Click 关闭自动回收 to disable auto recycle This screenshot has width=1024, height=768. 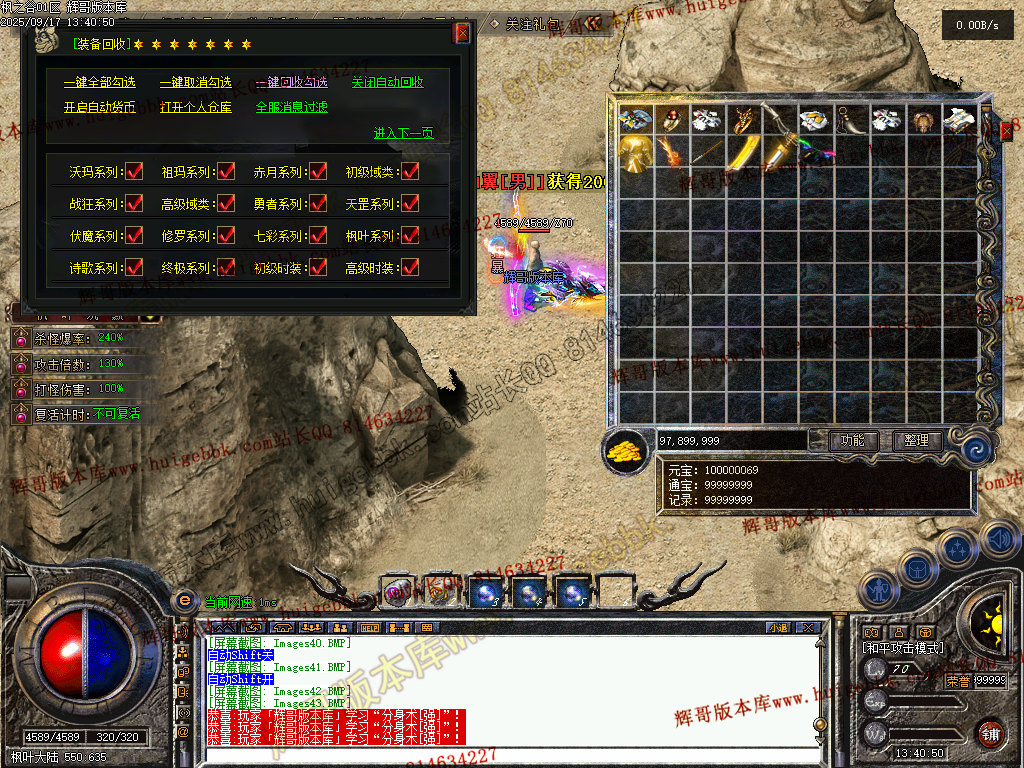pyautogui.click(x=387, y=82)
